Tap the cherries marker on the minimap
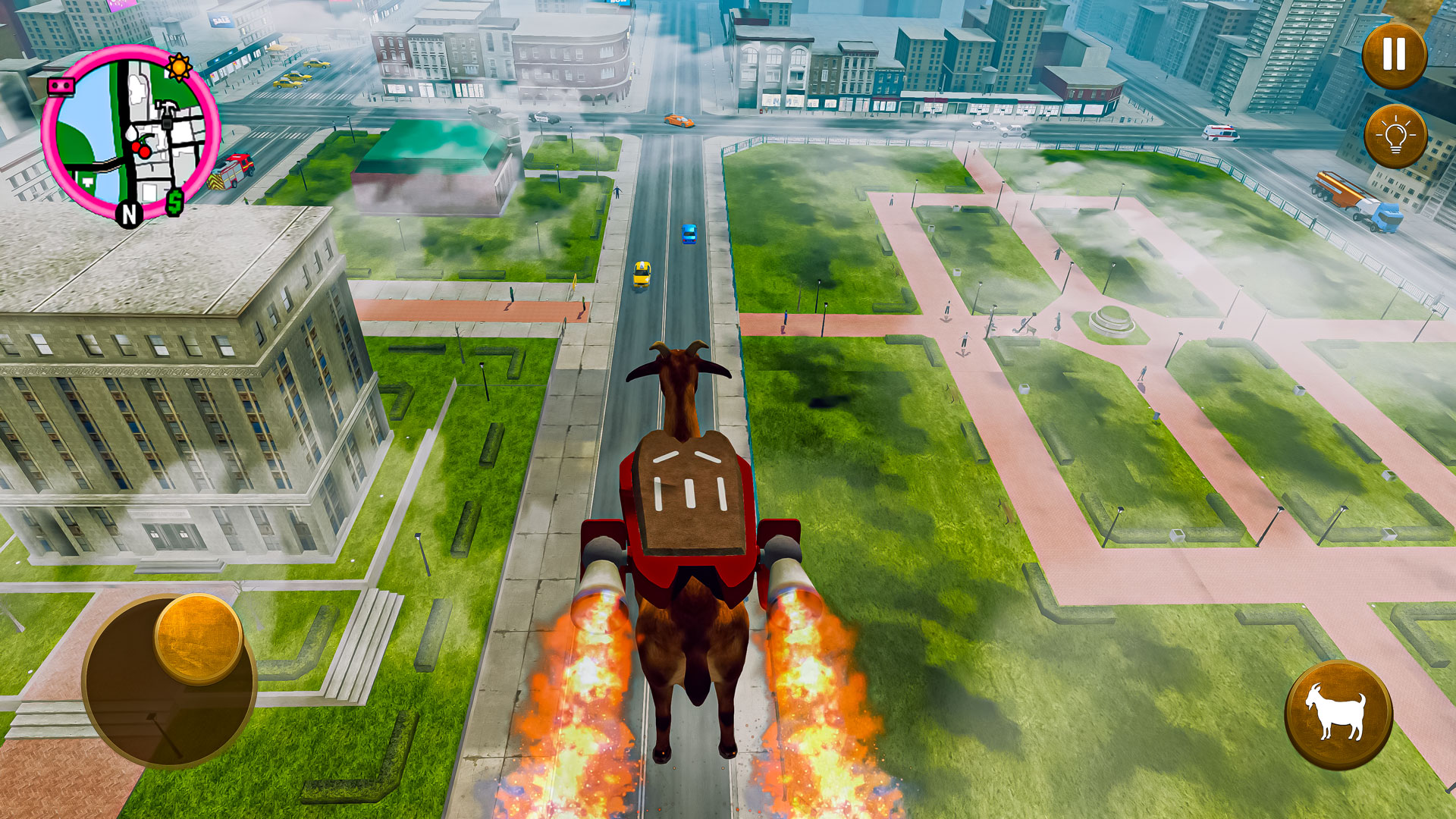Viewport: 1456px width, 819px height. coord(143,149)
